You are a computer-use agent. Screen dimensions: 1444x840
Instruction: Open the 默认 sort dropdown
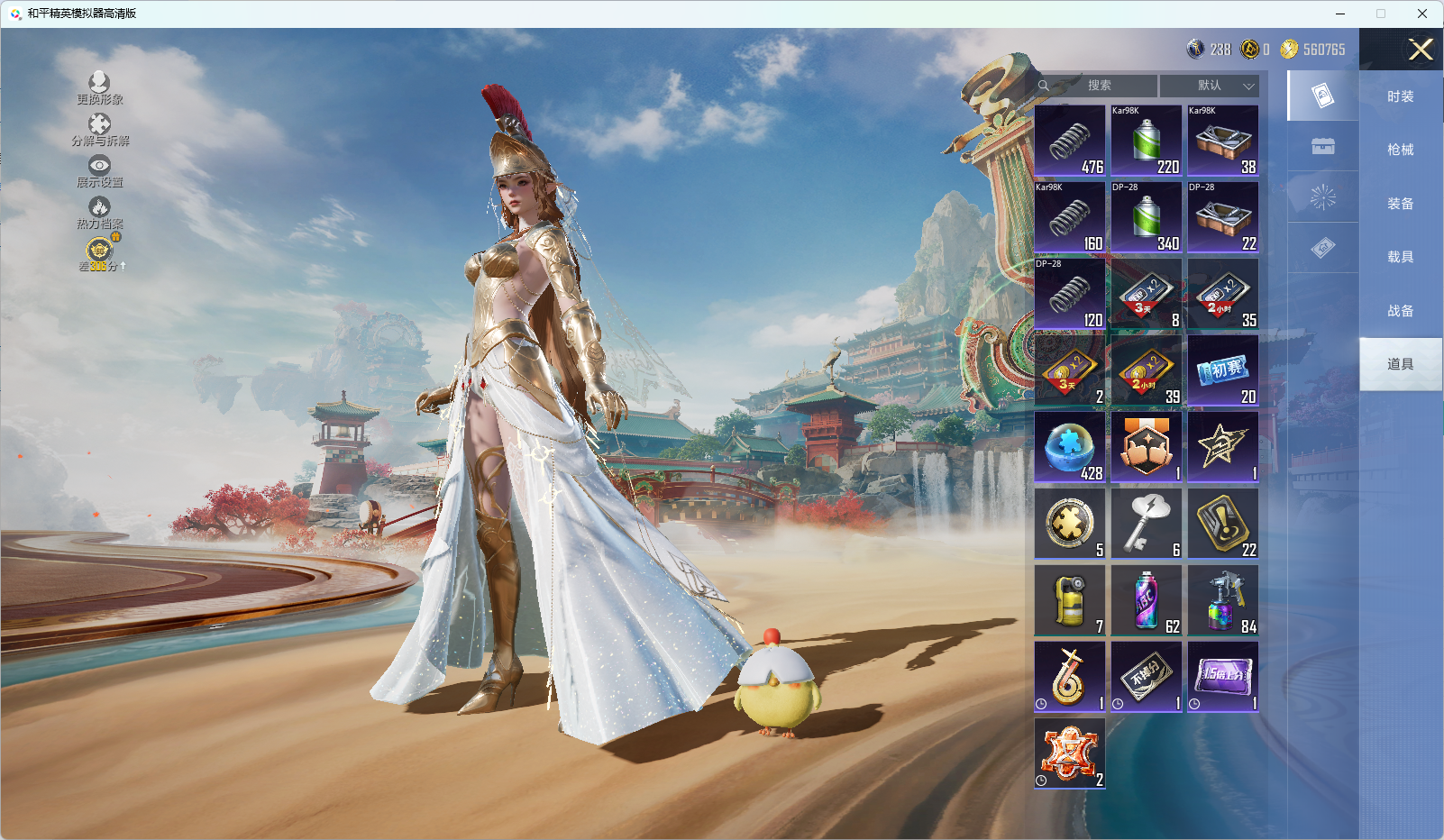pos(1210,86)
